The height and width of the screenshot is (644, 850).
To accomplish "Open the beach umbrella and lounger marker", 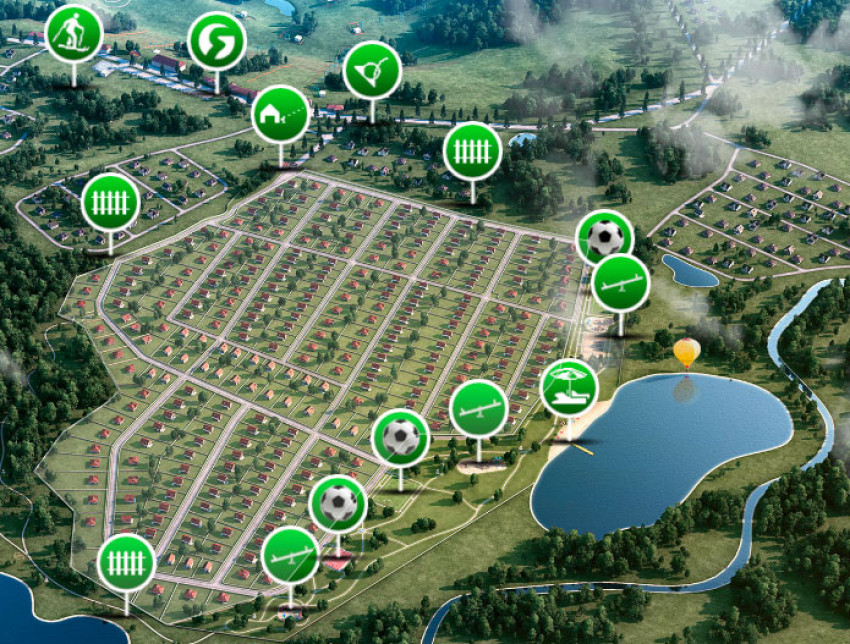I will tap(569, 387).
